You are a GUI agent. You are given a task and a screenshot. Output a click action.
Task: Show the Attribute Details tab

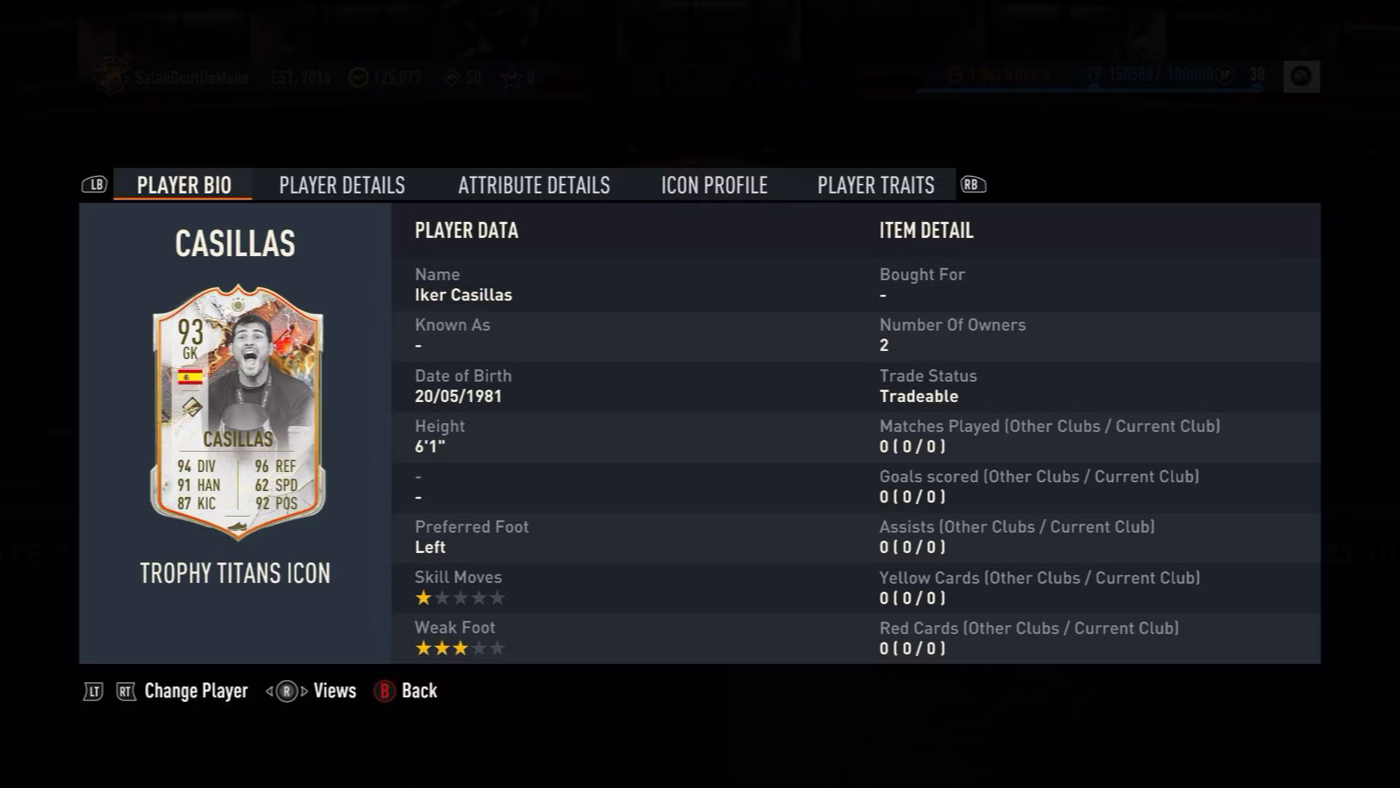(534, 185)
